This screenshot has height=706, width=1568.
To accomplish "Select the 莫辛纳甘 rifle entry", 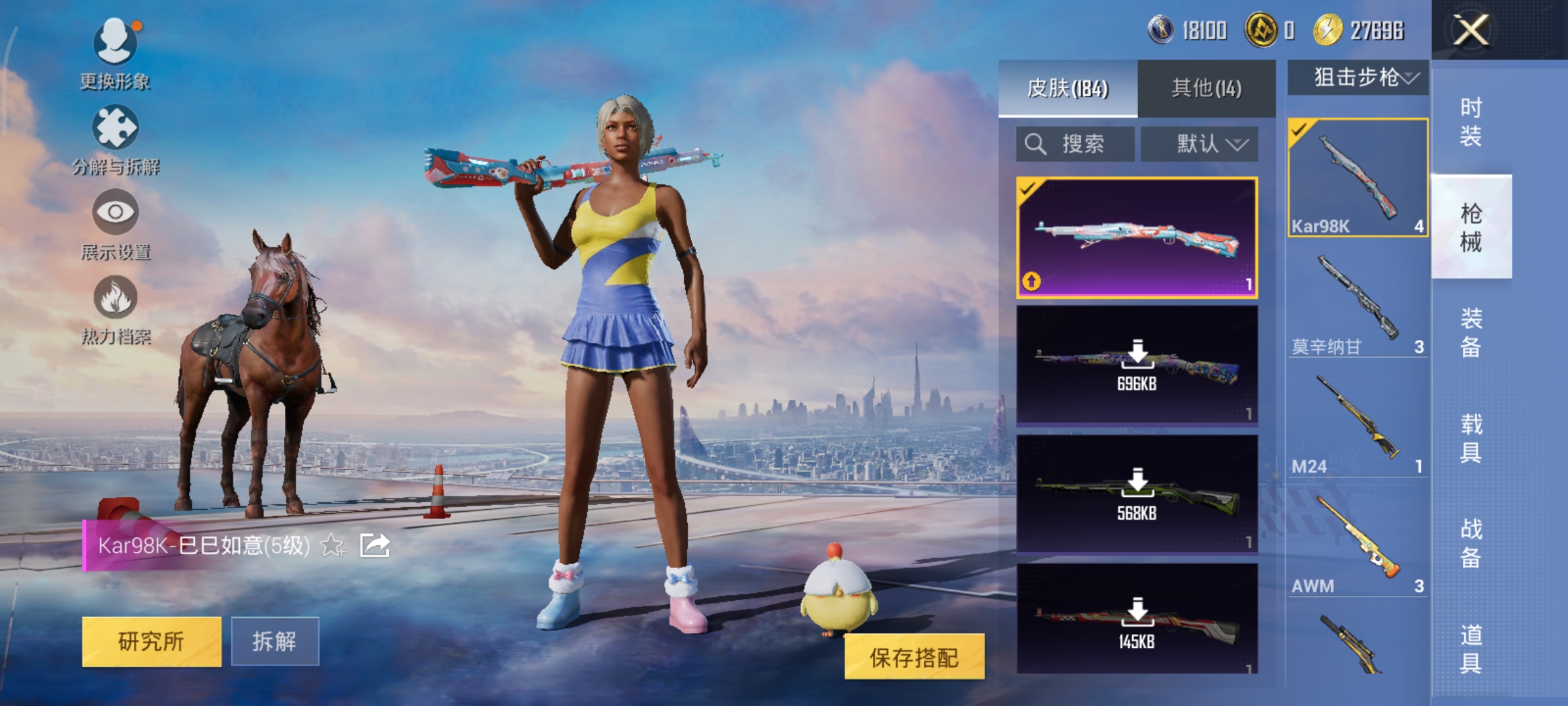I will click(x=1358, y=301).
